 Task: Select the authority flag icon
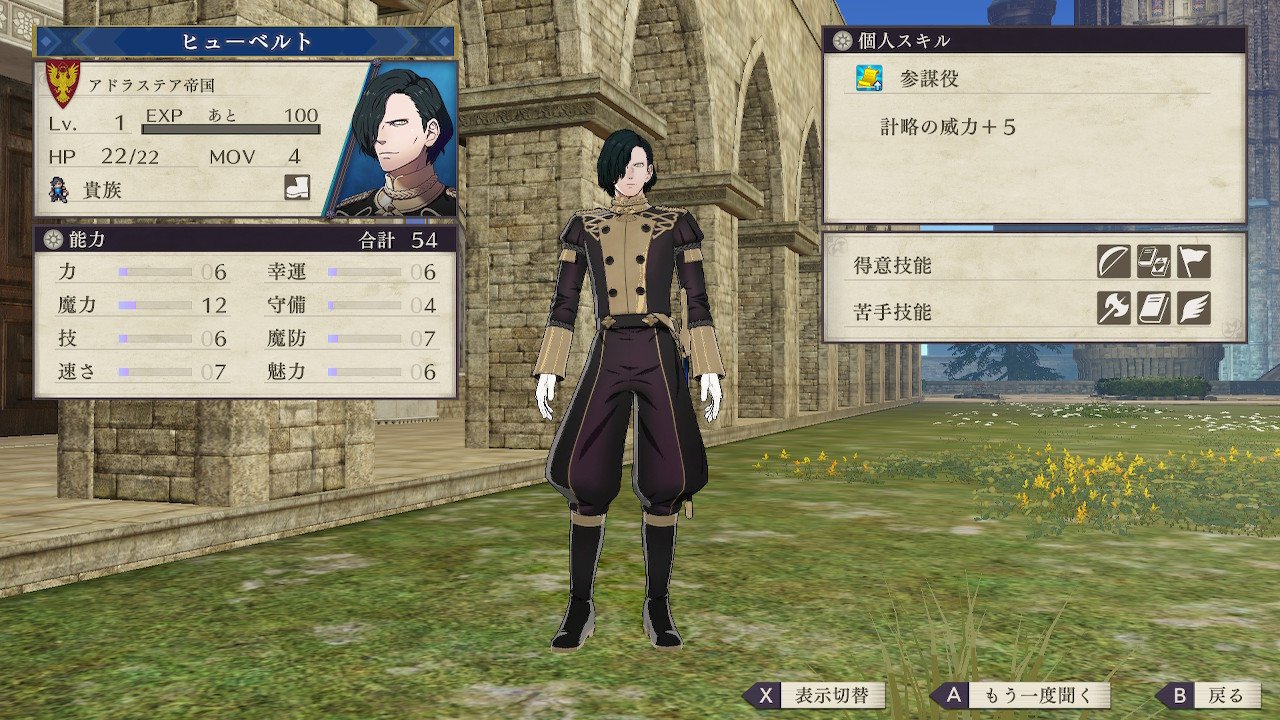coord(1193,263)
